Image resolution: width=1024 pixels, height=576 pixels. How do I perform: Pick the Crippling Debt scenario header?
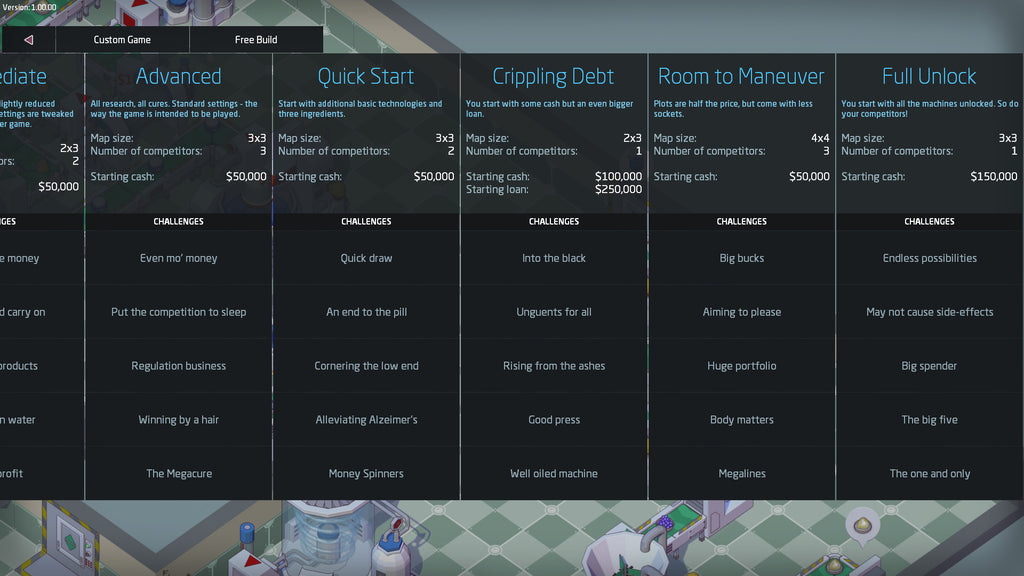[x=554, y=76]
